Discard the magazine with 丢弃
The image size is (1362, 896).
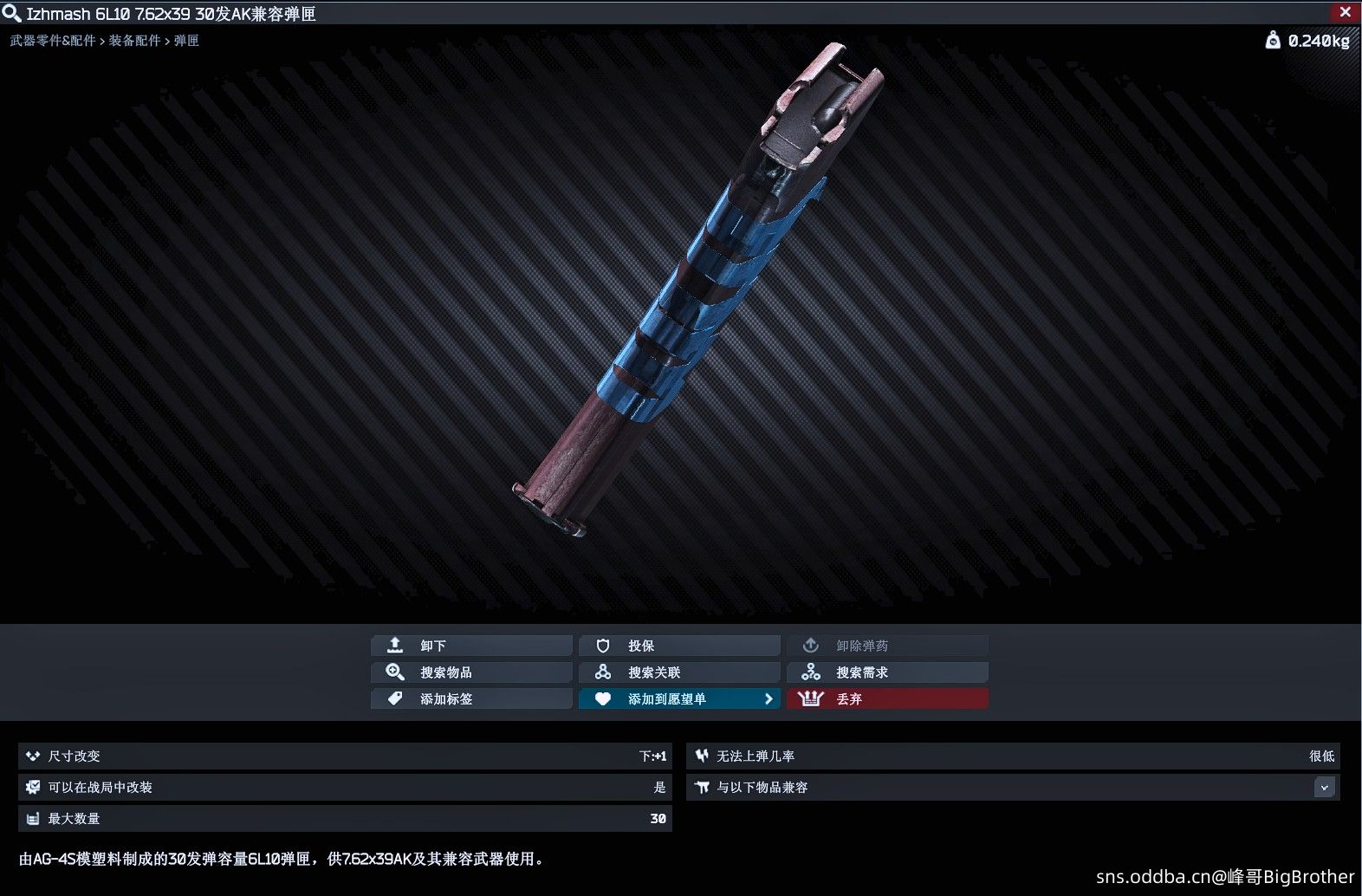(x=887, y=698)
